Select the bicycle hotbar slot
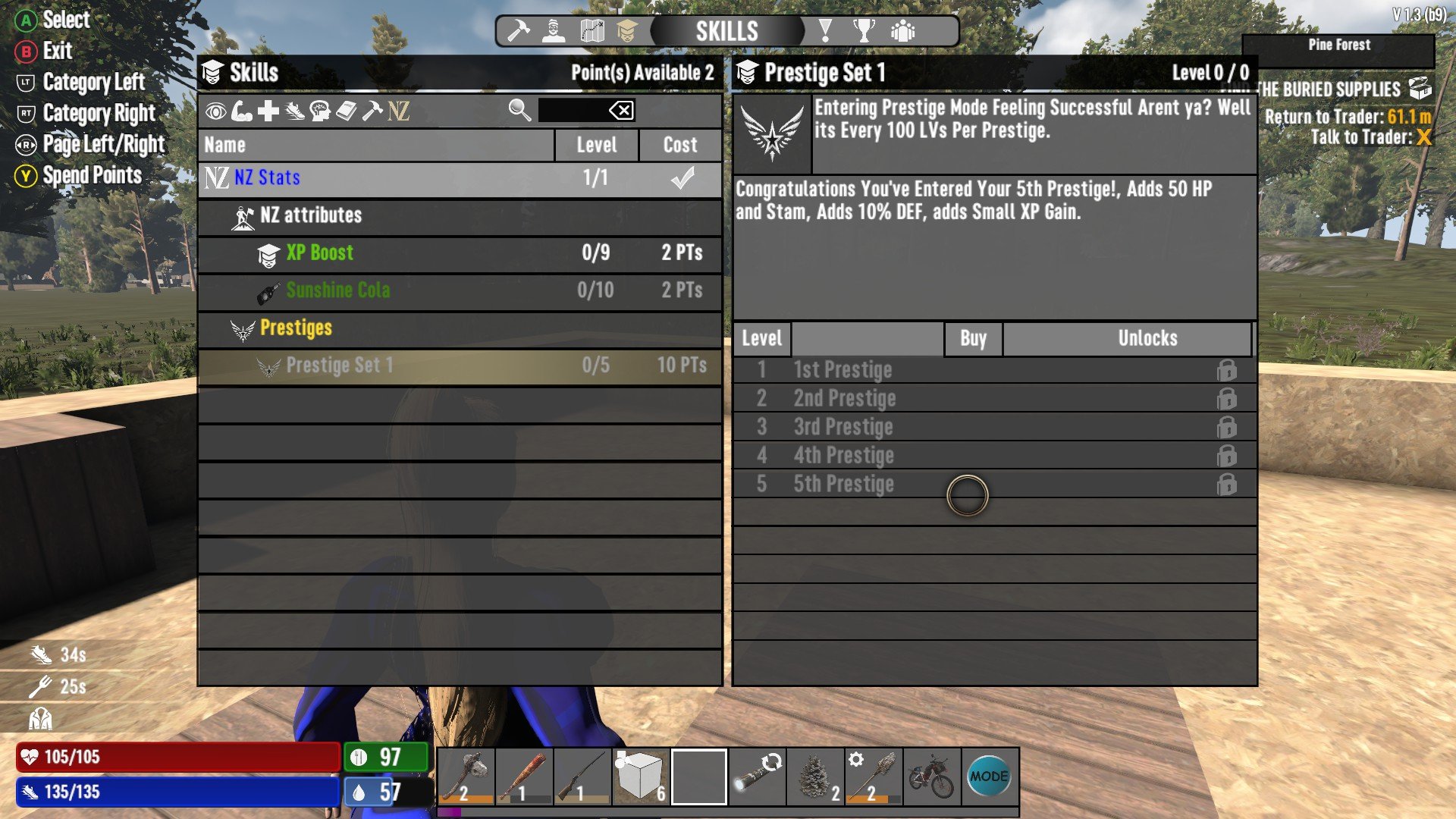This screenshot has width=1456, height=819. [x=931, y=776]
